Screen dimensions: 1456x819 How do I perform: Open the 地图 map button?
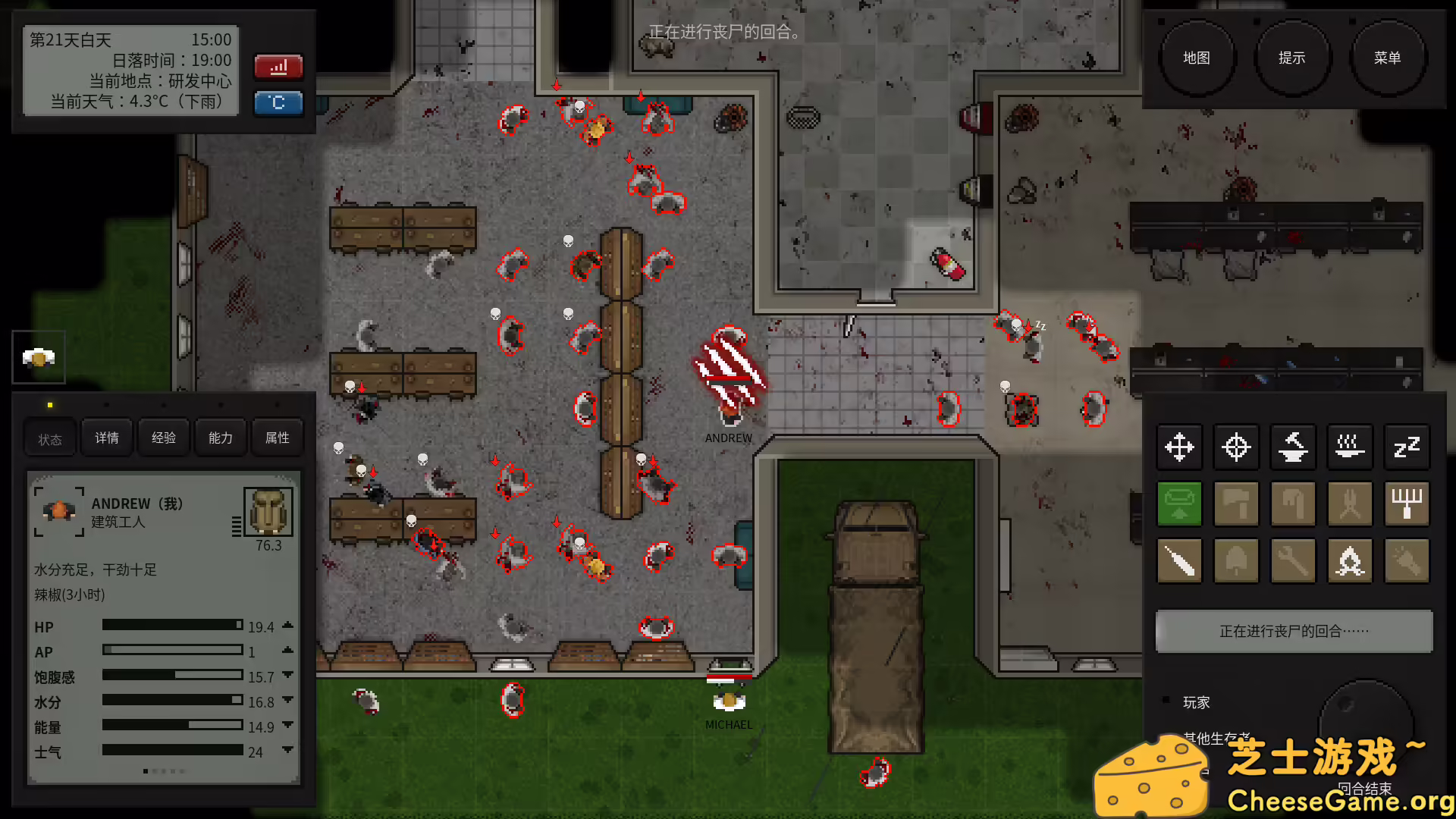tap(1198, 57)
